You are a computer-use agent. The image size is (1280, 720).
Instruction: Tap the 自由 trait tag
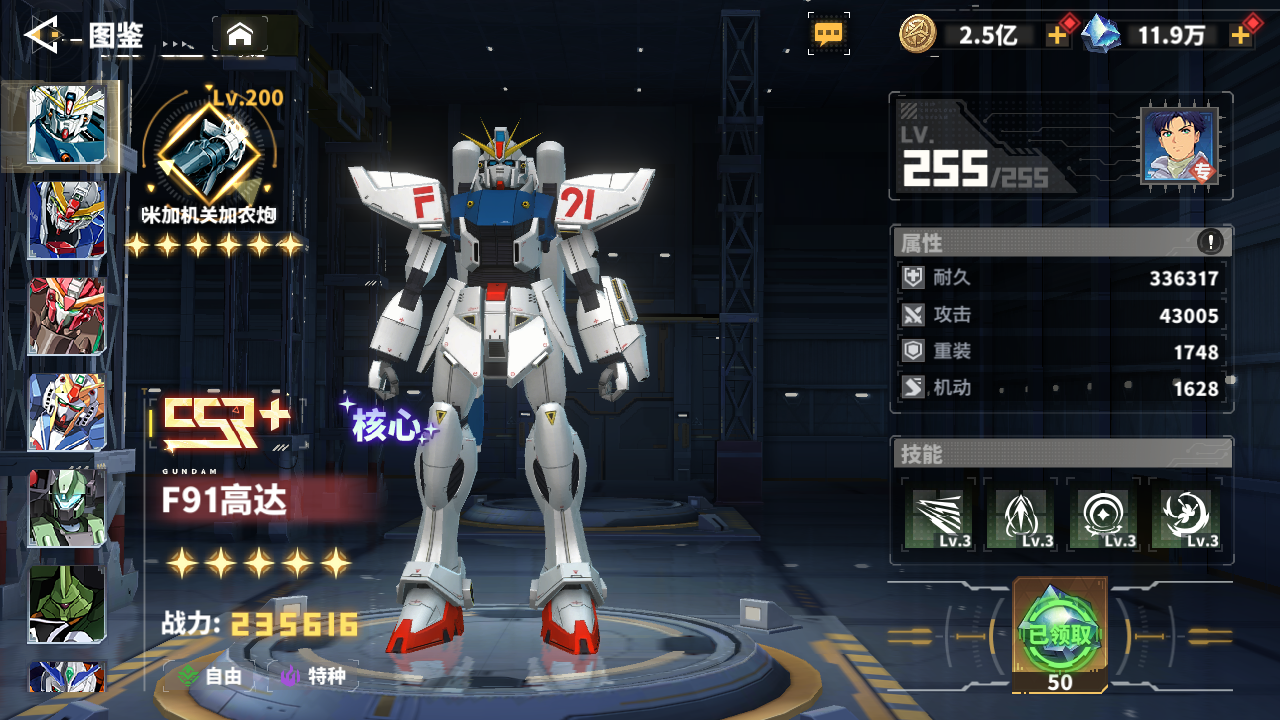pos(211,676)
